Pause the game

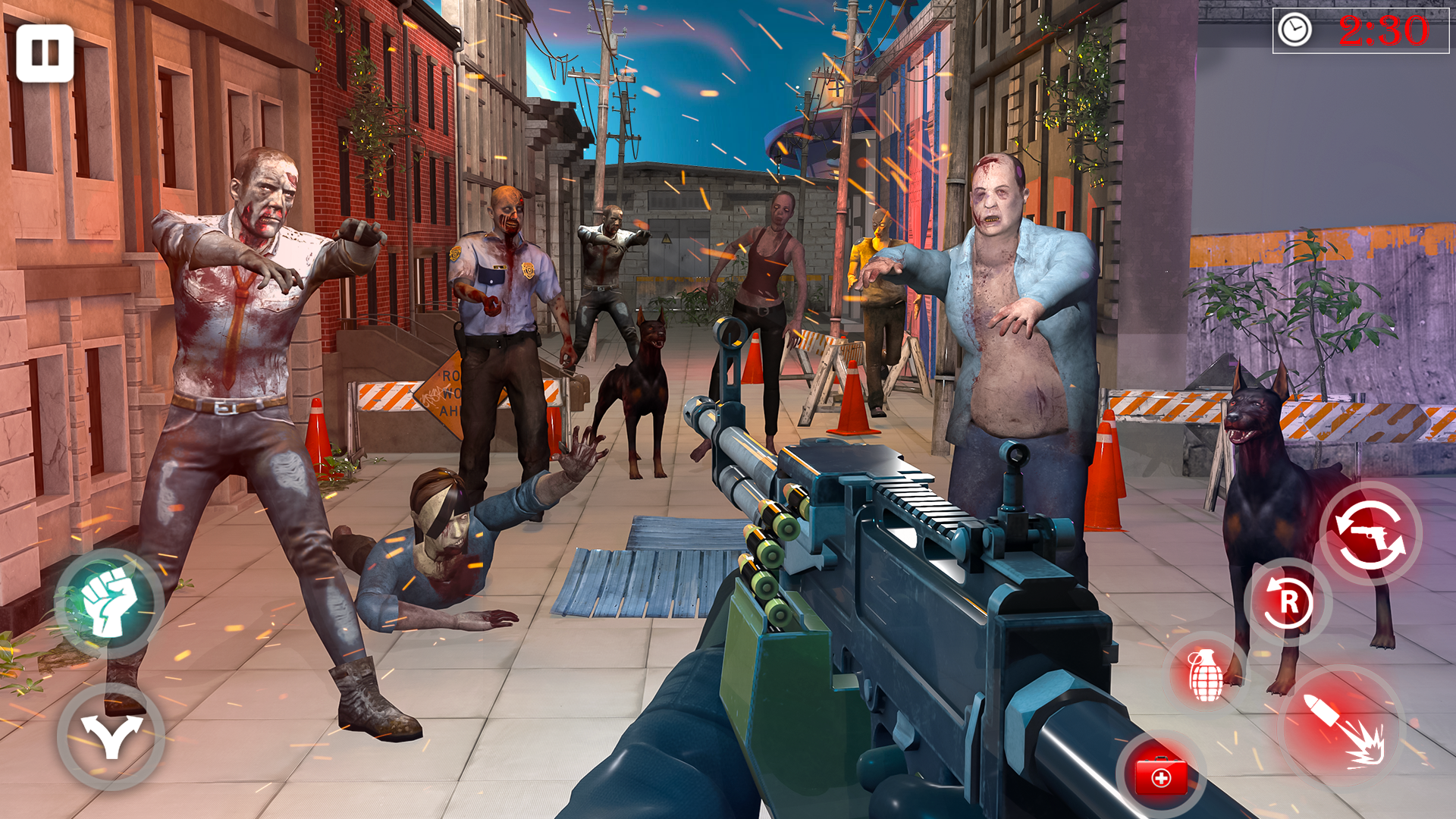coord(45,52)
